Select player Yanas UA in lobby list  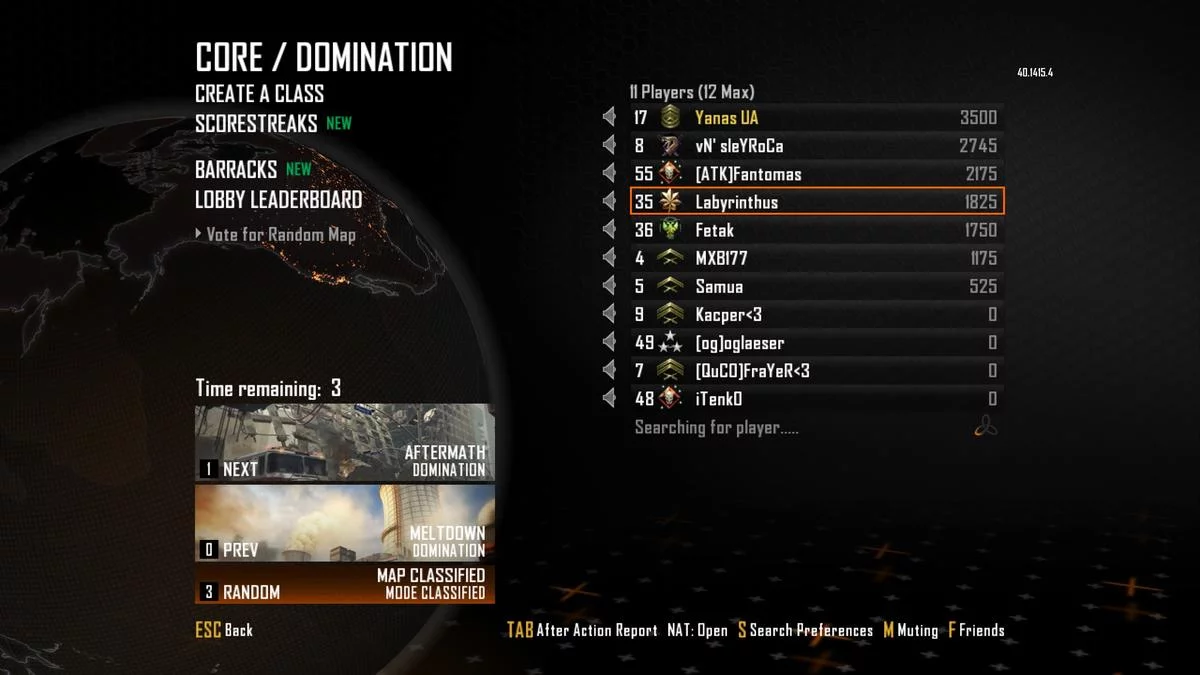coord(815,118)
